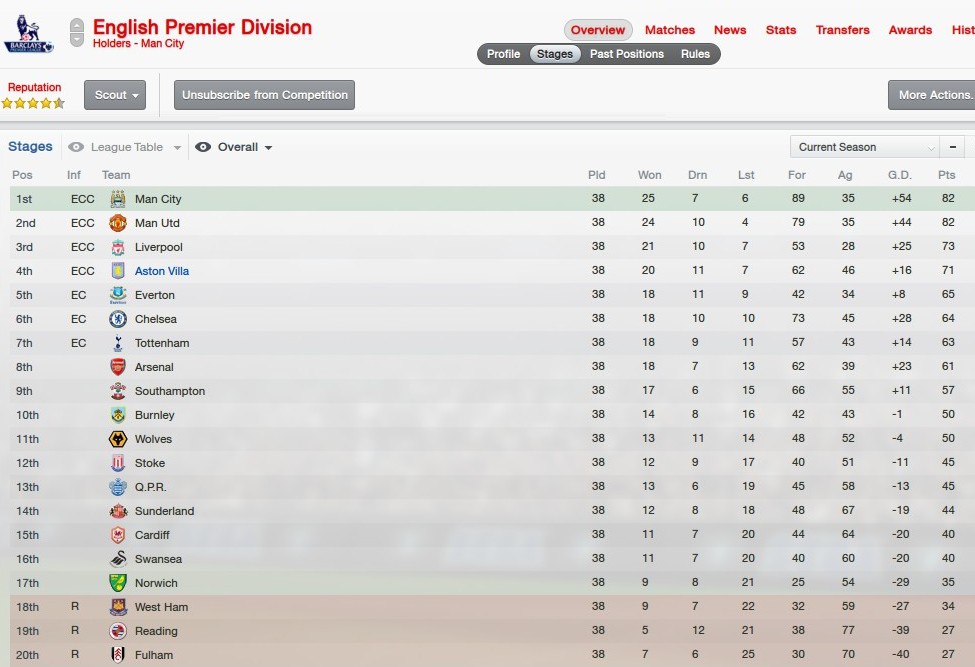The width and height of the screenshot is (975, 667).
Task: Sort the table by the Pts column
Action: point(946,175)
